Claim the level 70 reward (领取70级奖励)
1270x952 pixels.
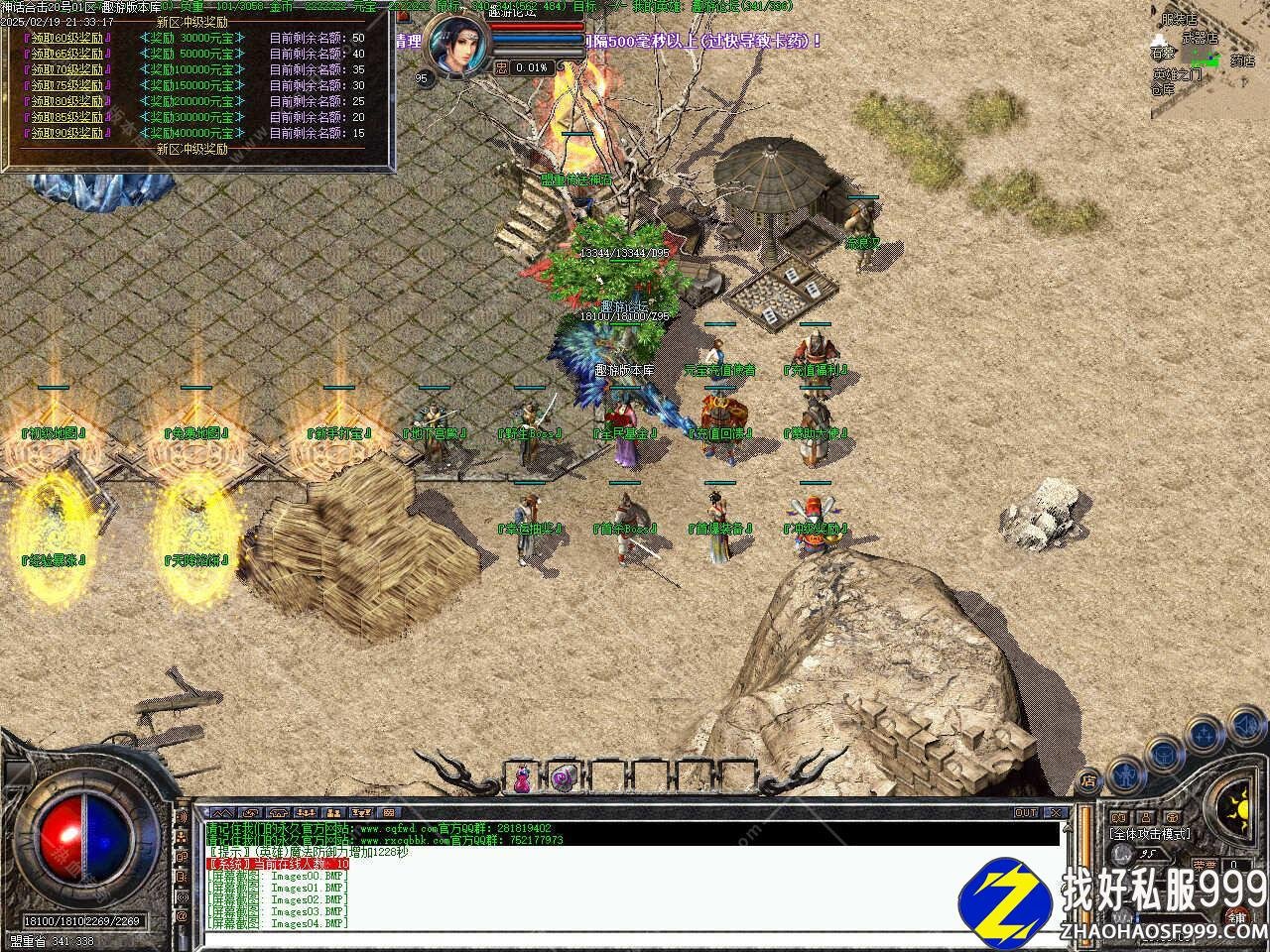[x=71, y=69]
